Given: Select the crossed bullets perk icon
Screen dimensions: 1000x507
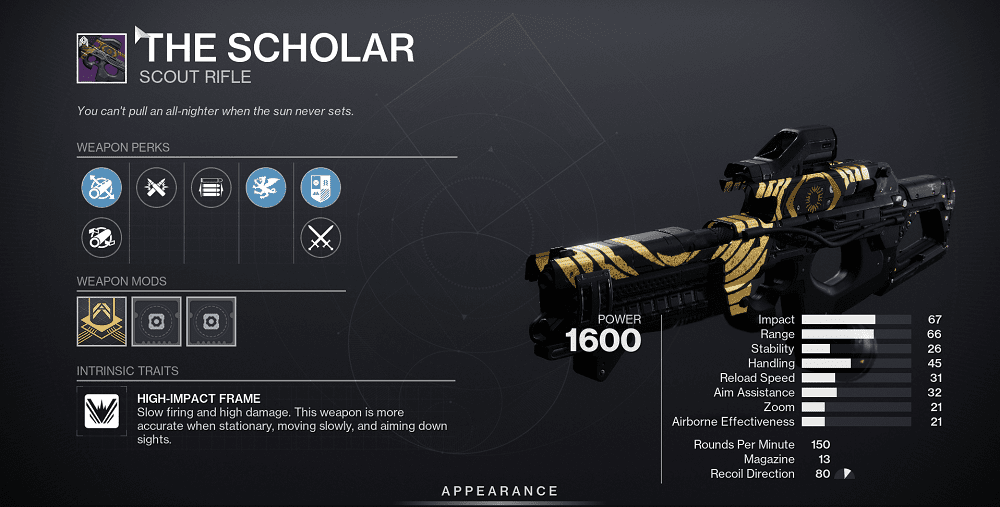Looking at the screenshot, I should 156,187.
